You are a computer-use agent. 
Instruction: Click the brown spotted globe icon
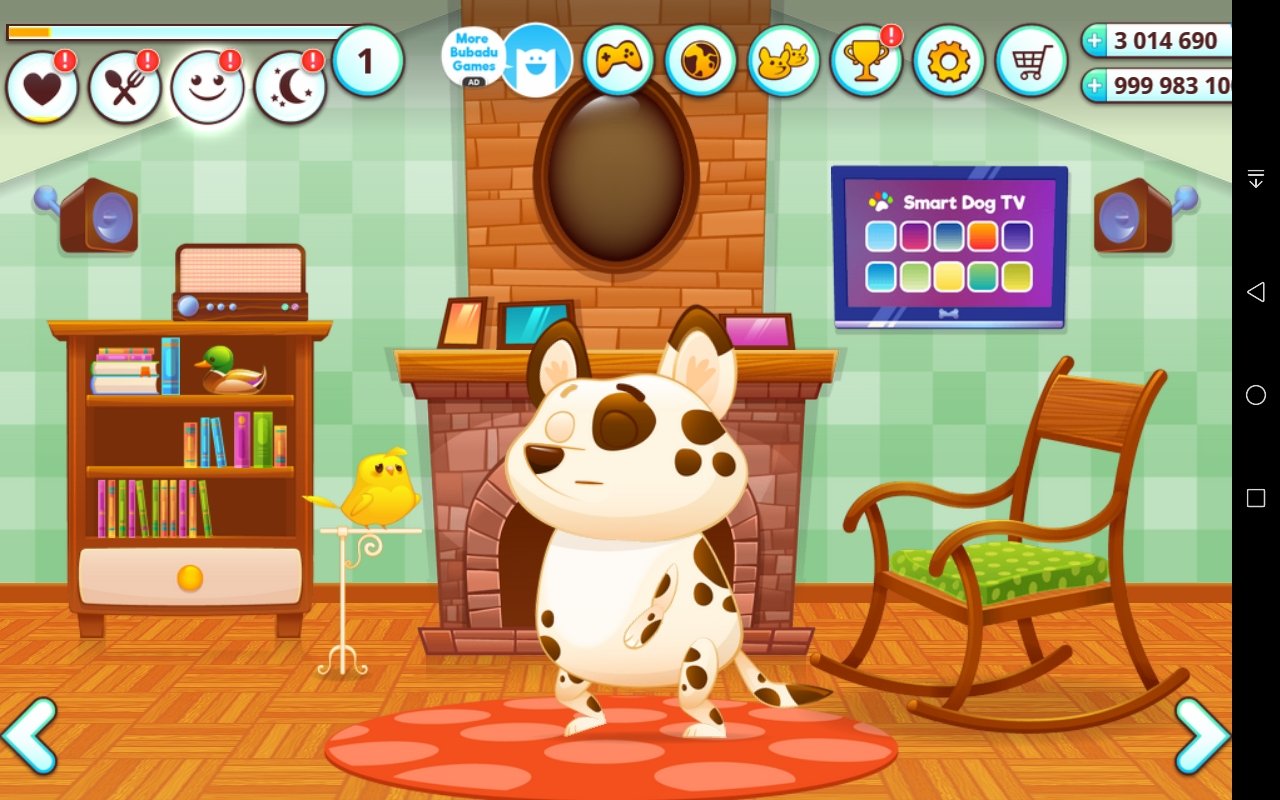(700, 61)
